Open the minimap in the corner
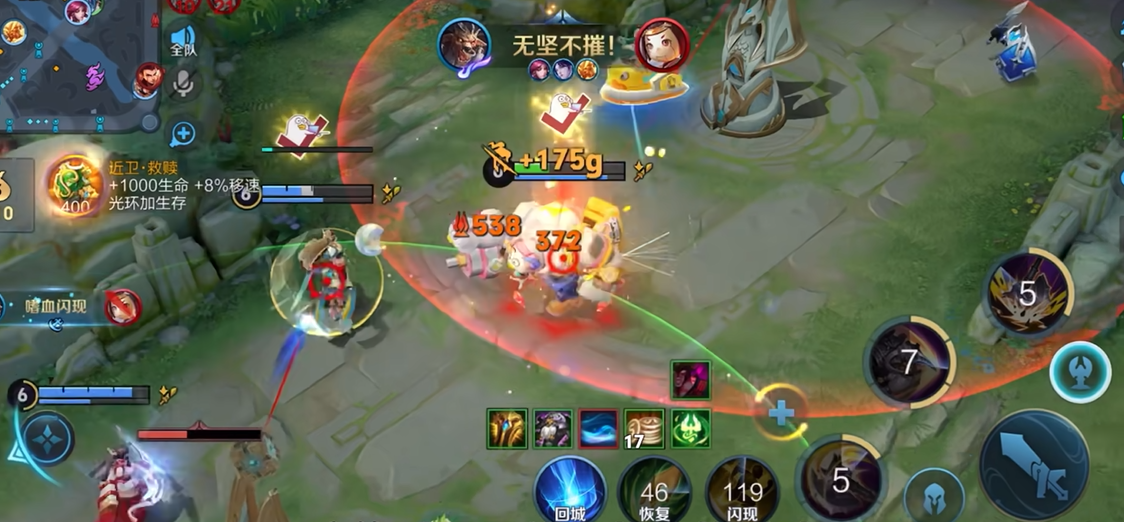The image size is (1124, 522). tap(75, 60)
